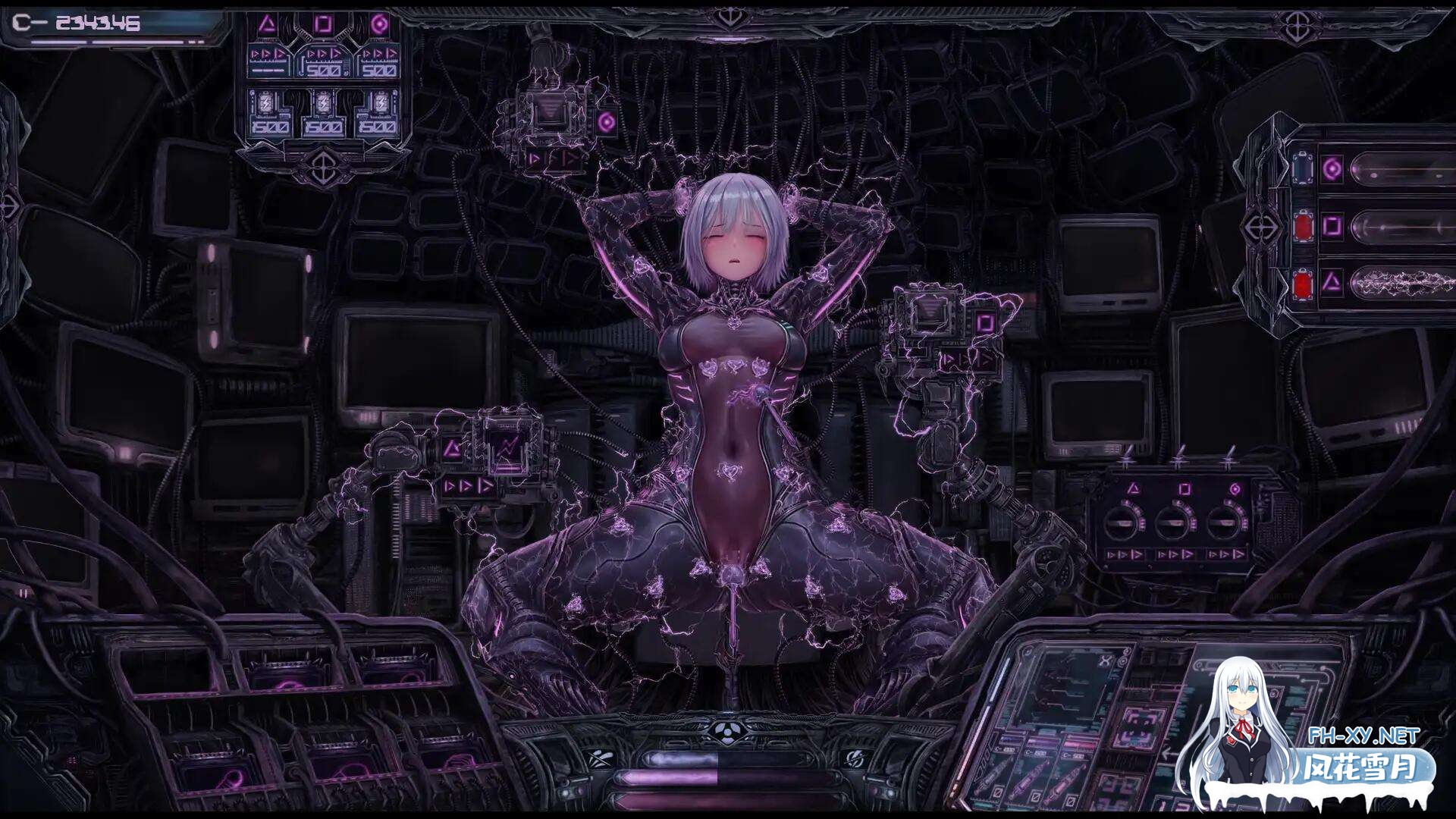Toggle the red battery next to the triangle gauge

click(1302, 284)
